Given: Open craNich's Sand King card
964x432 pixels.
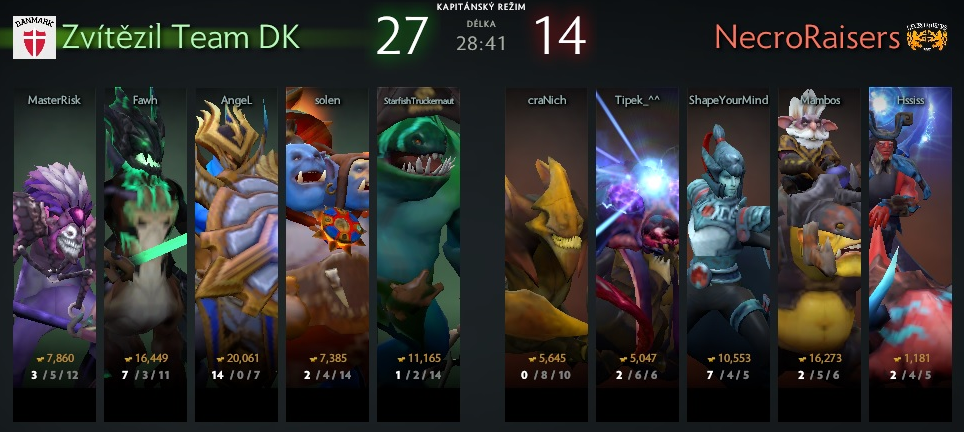Looking at the screenshot, I should pyautogui.click(x=546, y=240).
